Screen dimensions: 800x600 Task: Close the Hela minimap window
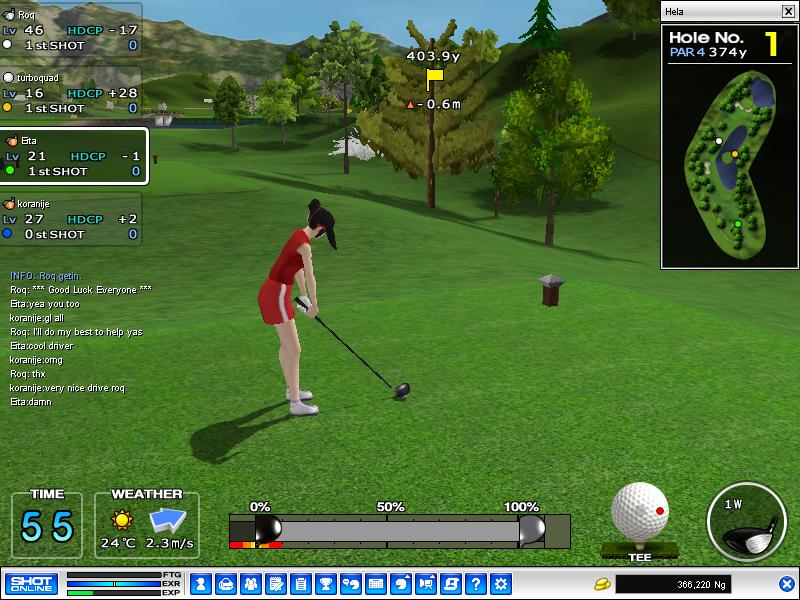[x=788, y=11]
